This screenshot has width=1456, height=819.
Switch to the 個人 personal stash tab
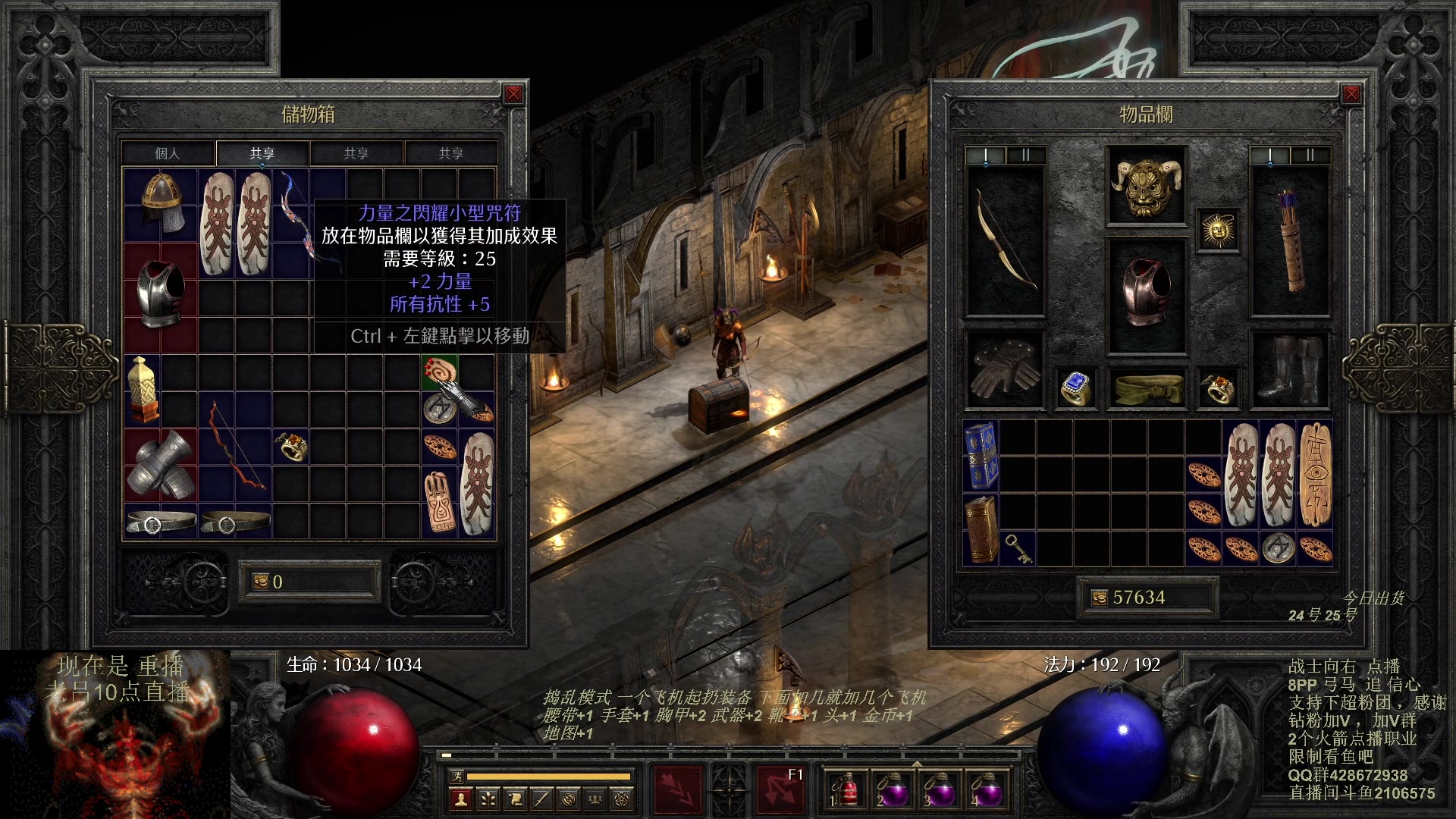point(168,153)
